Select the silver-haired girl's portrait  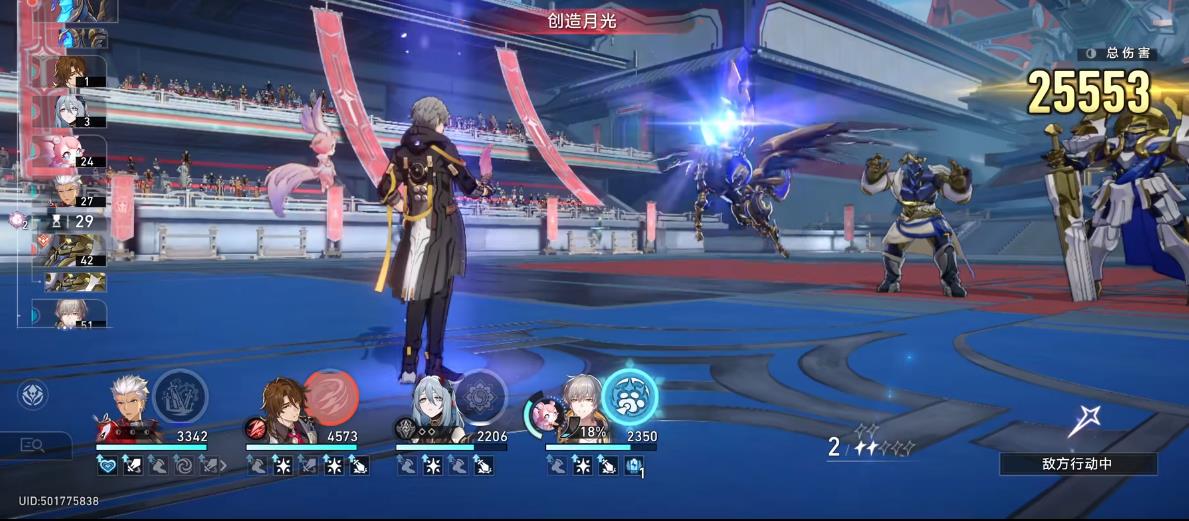pyautogui.click(x=430, y=410)
